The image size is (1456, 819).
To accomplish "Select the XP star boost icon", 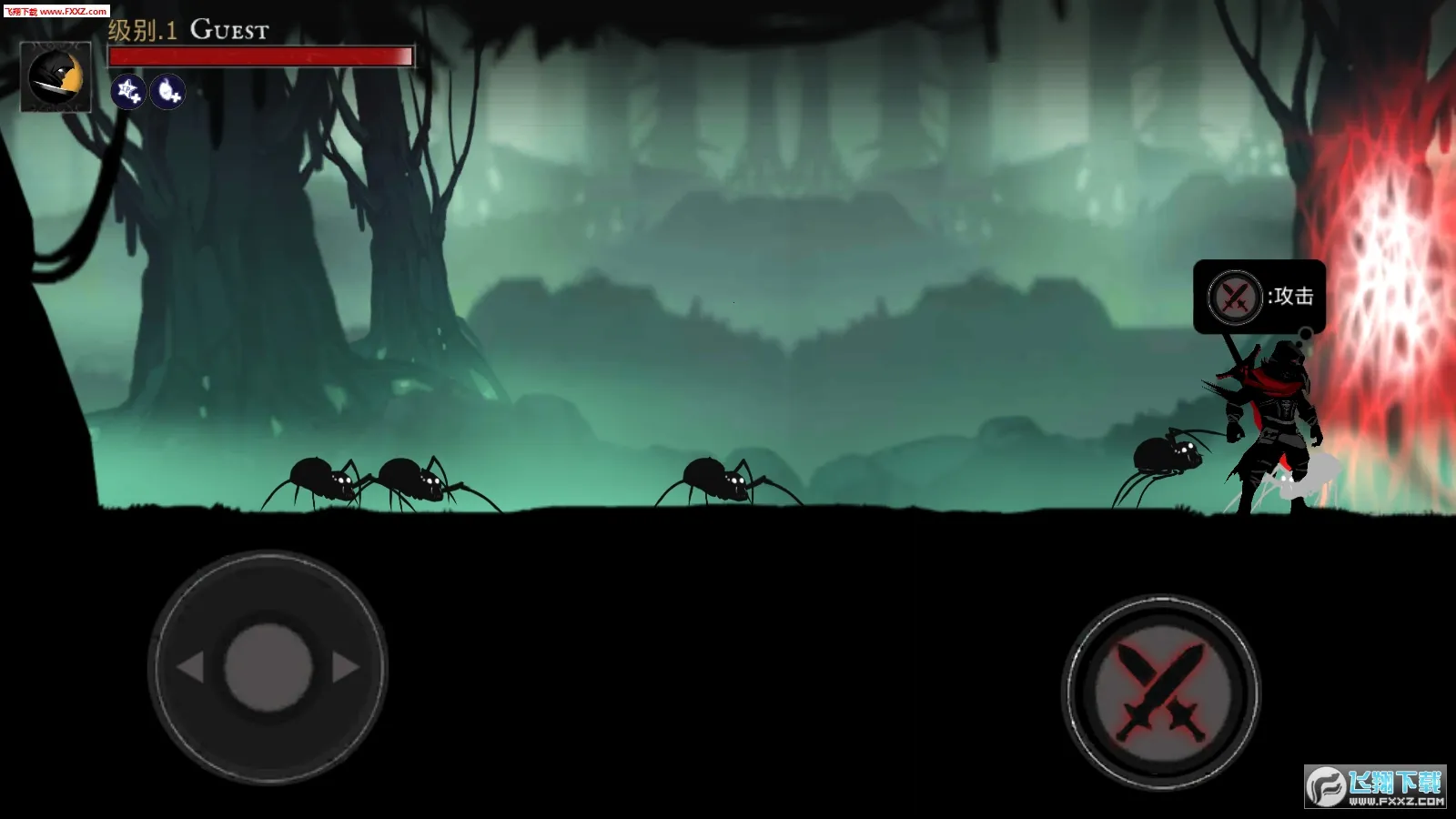I will pos(128,91).
